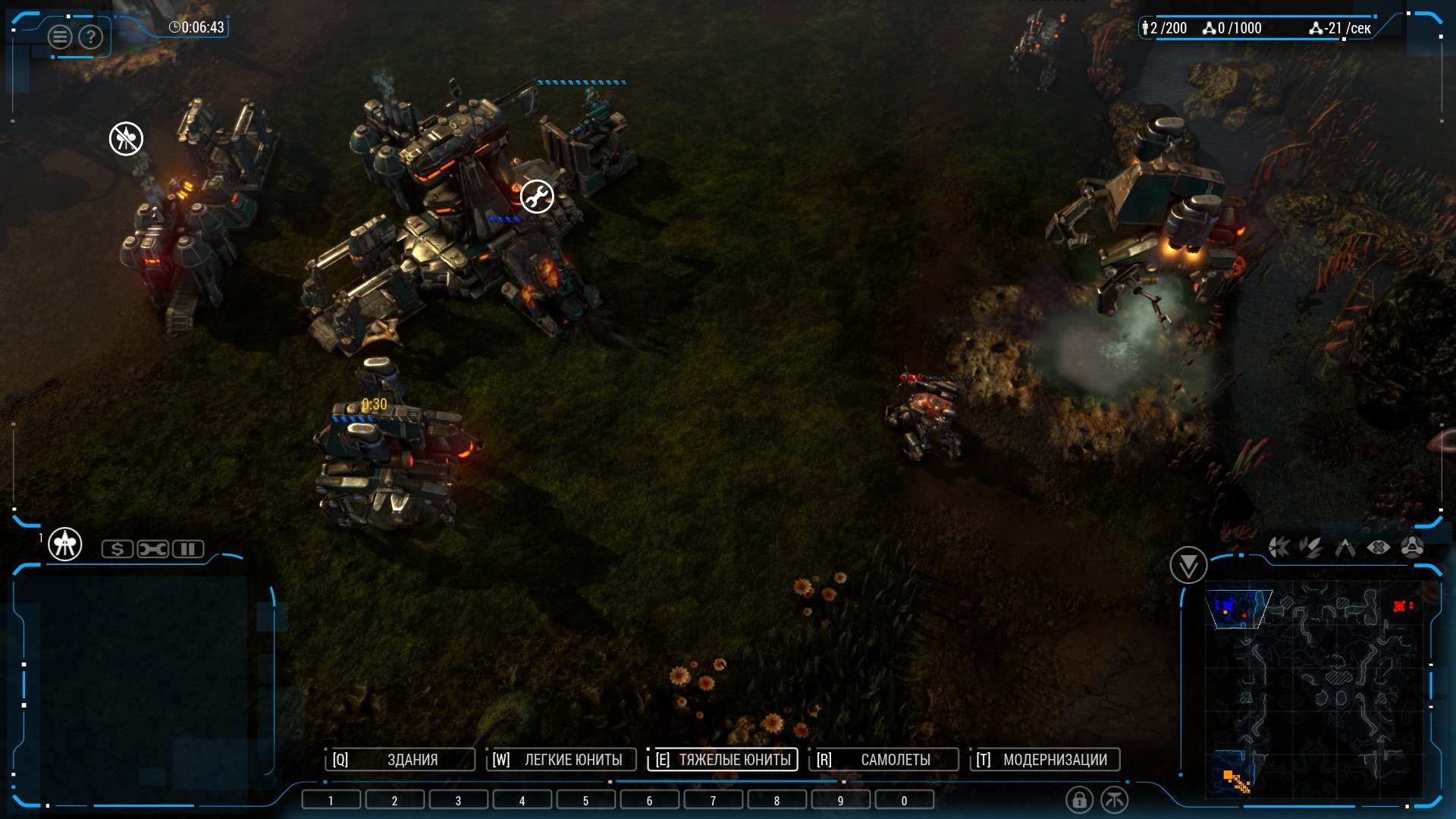Select control group slot 0
The width and height of the screenshot is (1456, 819).
904,801
